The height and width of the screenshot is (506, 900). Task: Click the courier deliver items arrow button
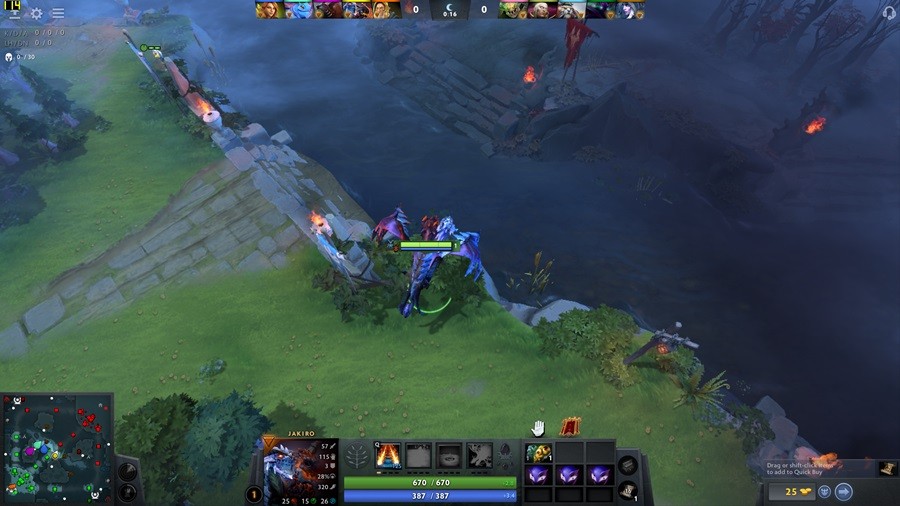[843, 491]
